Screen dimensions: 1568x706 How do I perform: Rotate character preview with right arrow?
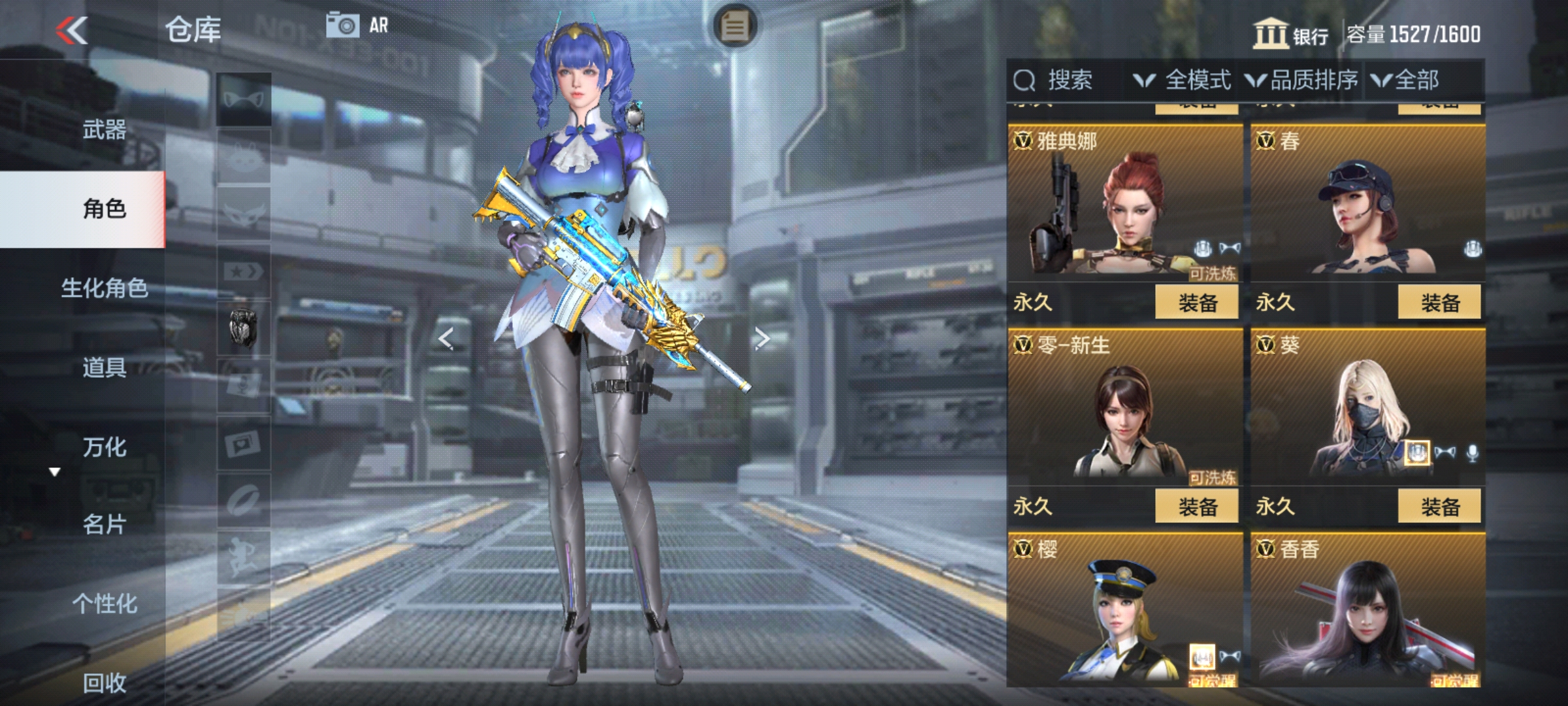click(x=762, y=339)
